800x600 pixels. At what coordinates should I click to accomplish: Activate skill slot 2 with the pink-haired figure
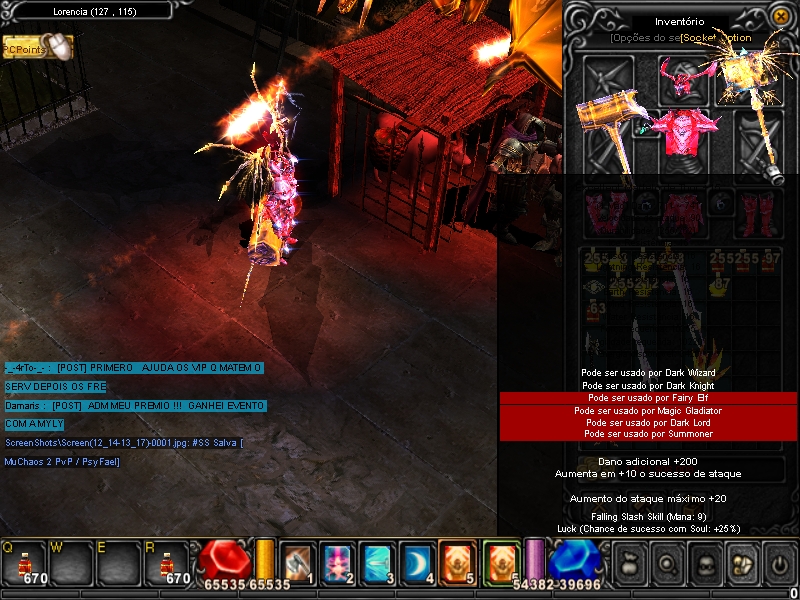coord(337,563)
